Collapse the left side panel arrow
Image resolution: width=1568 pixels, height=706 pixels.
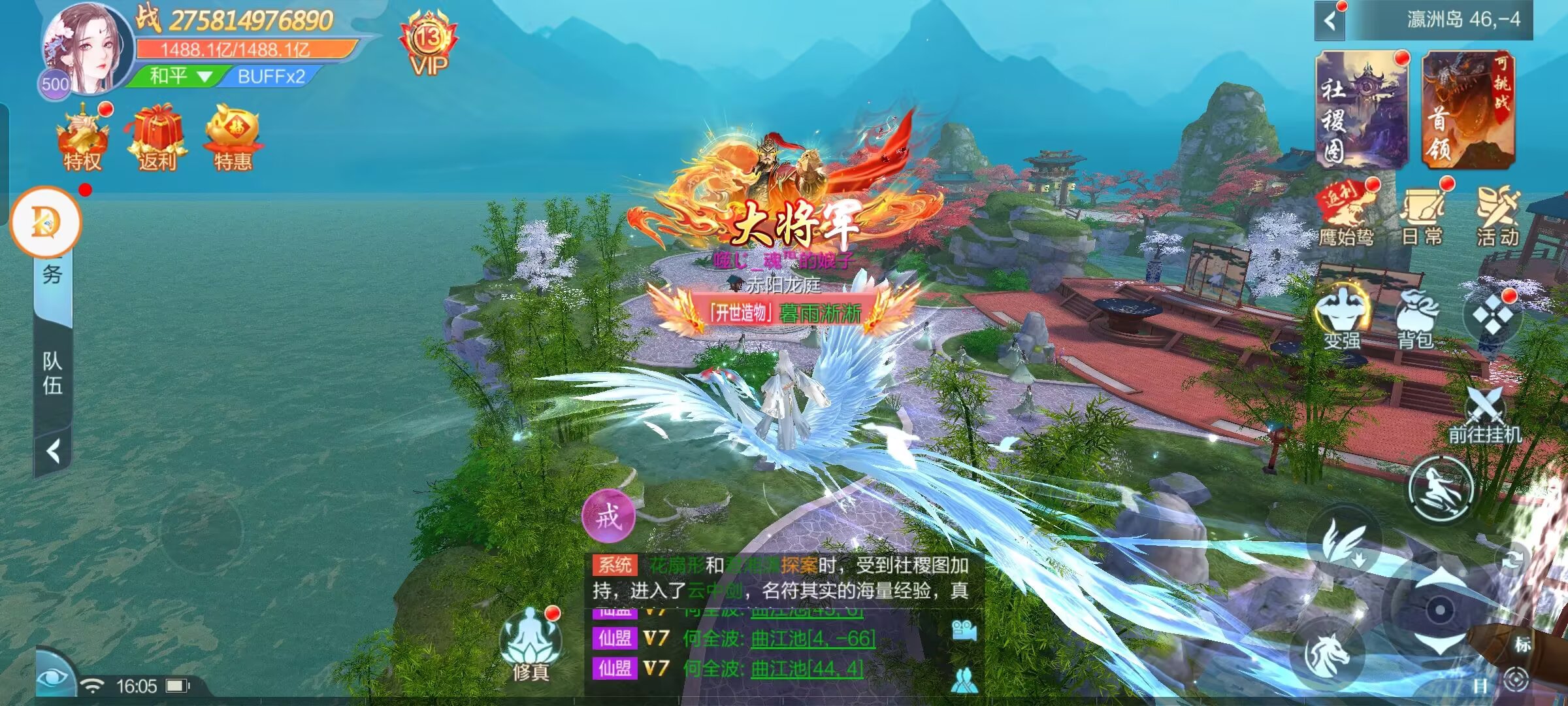click(x=54, y=451)
